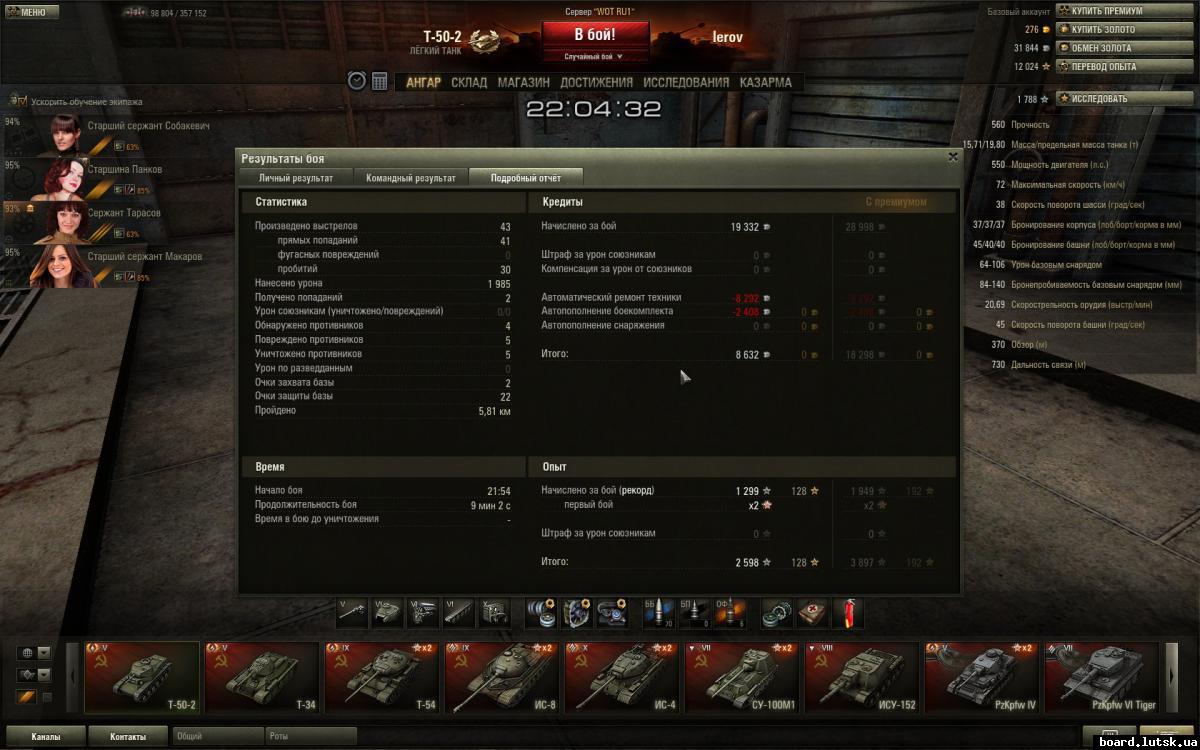Open the main МЕНЮ button
The height and width of the screenshot is (750, 1200).
(27, 12)
